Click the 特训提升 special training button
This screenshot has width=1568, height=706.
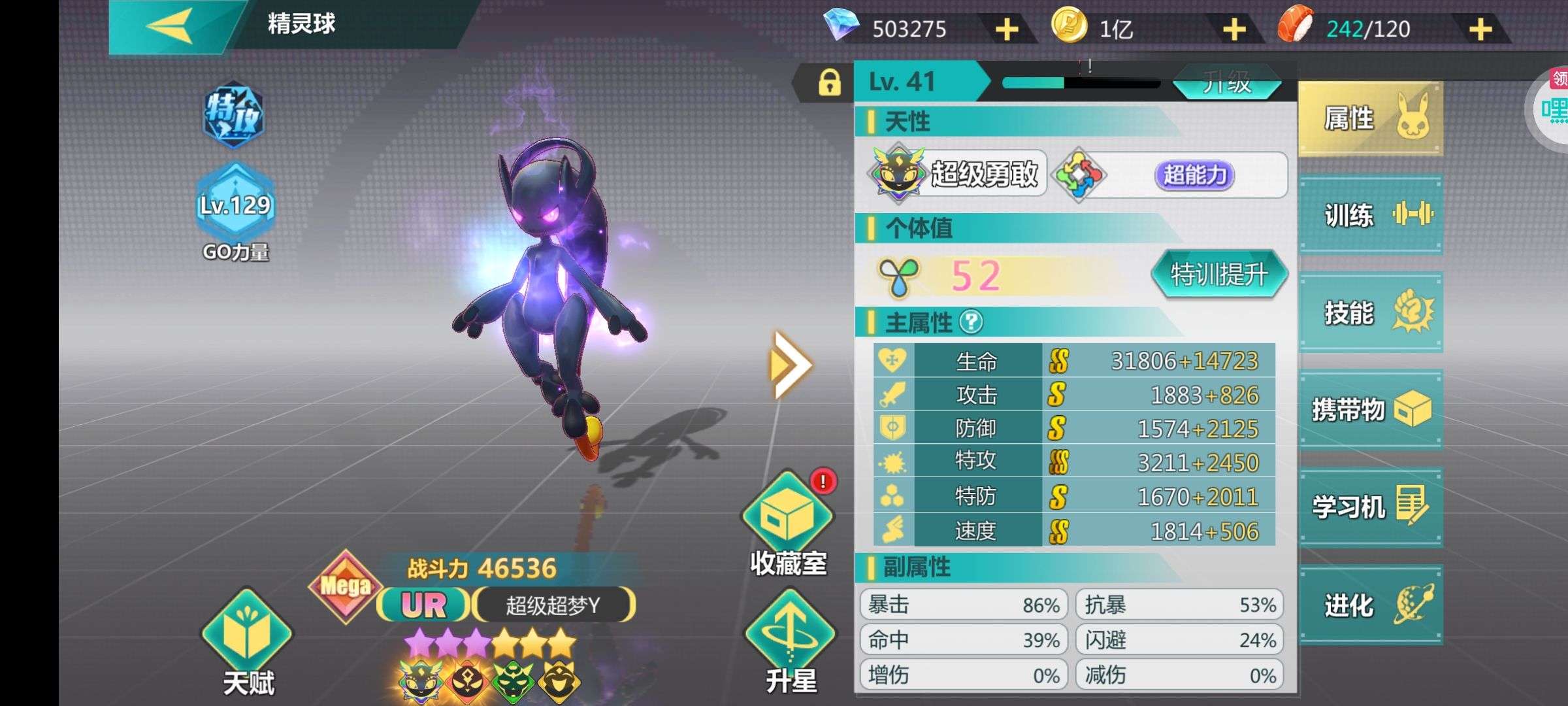(1218, 275)
